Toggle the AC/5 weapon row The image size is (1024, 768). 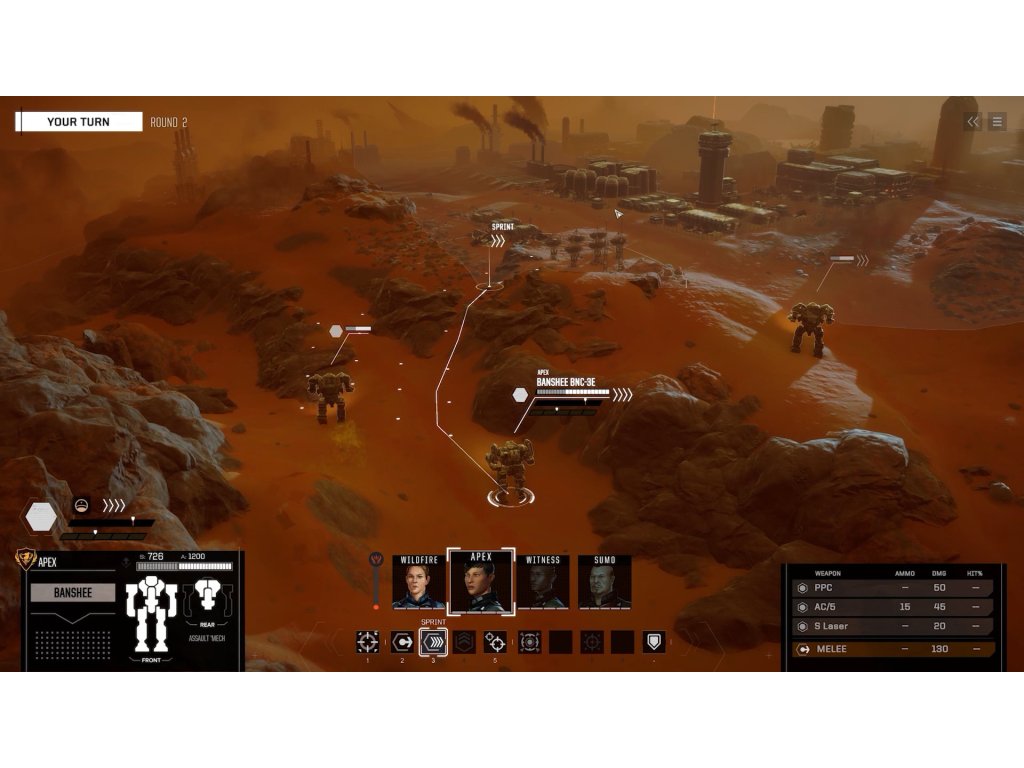(x=892, y=607)
